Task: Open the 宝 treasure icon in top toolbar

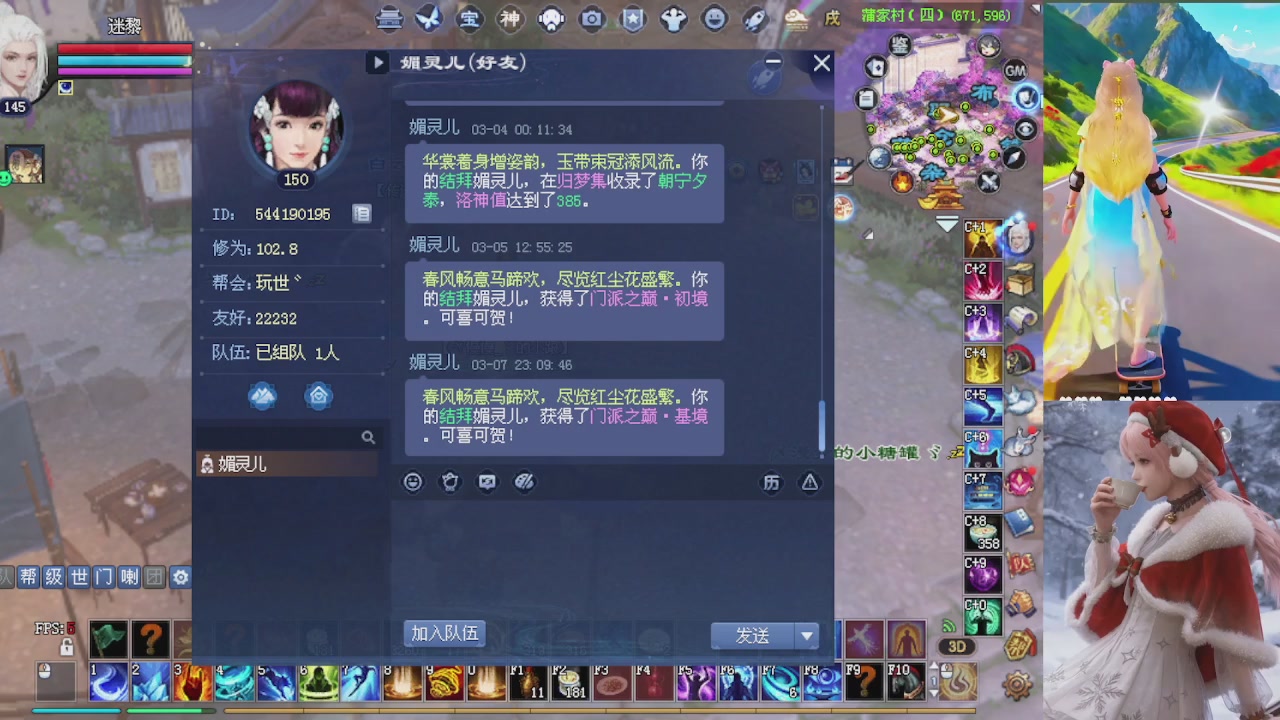Action: click(470, 18)
